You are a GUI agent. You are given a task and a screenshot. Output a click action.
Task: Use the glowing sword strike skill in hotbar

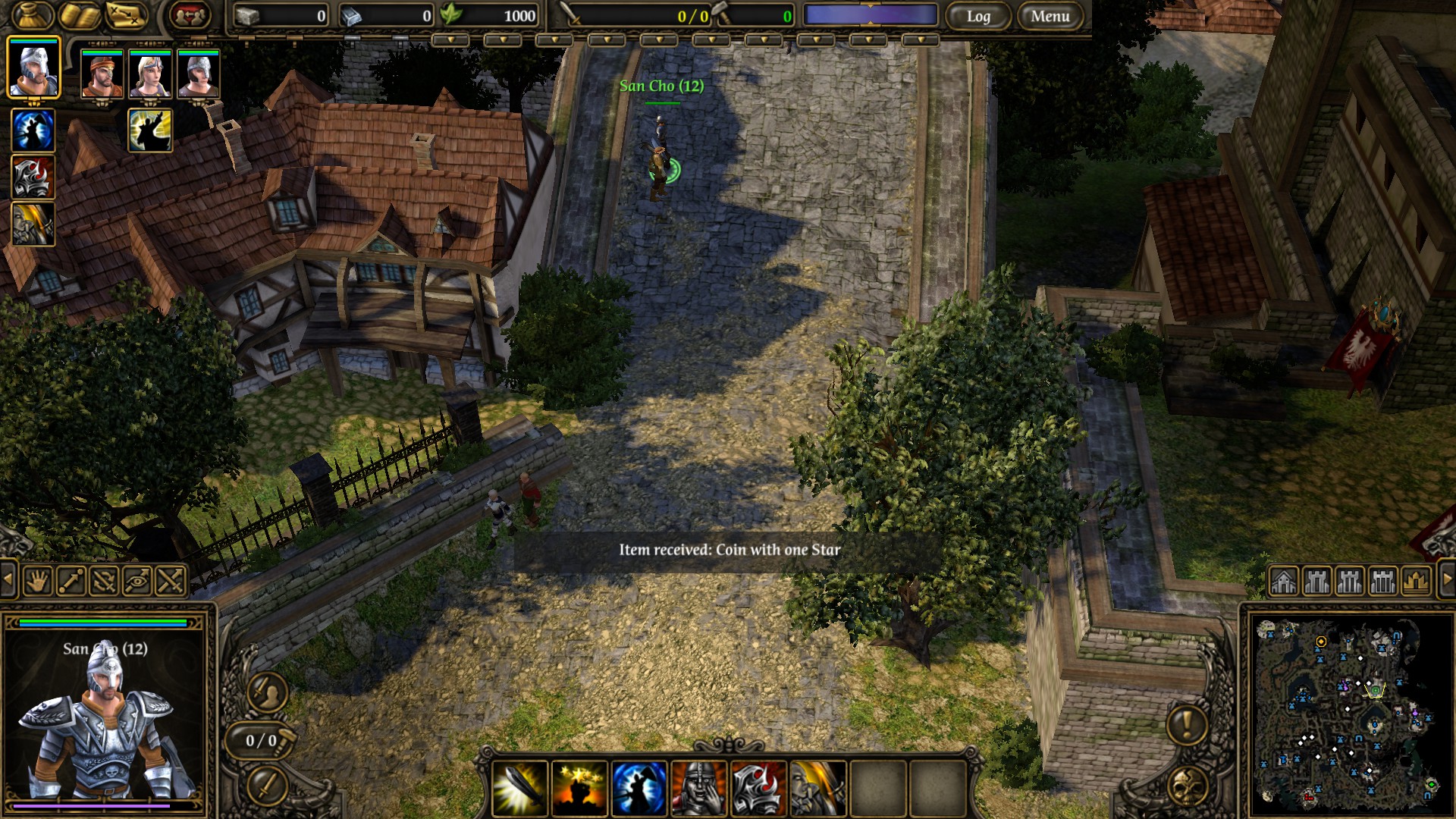click(x=520, y=789)
